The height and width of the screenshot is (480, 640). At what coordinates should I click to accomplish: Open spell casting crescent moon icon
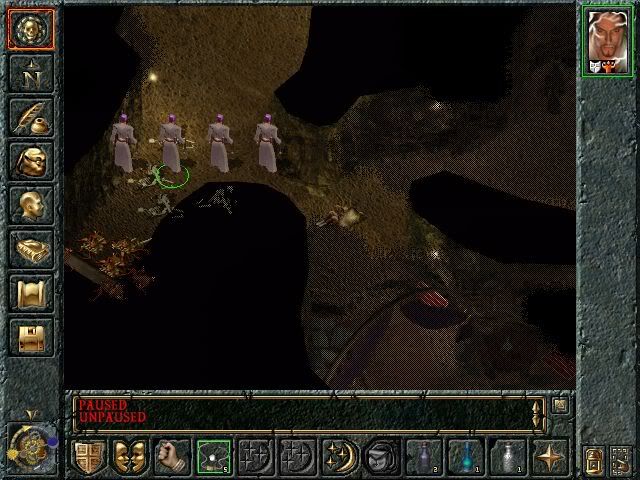pyautogui.click(x=339, y=456)
